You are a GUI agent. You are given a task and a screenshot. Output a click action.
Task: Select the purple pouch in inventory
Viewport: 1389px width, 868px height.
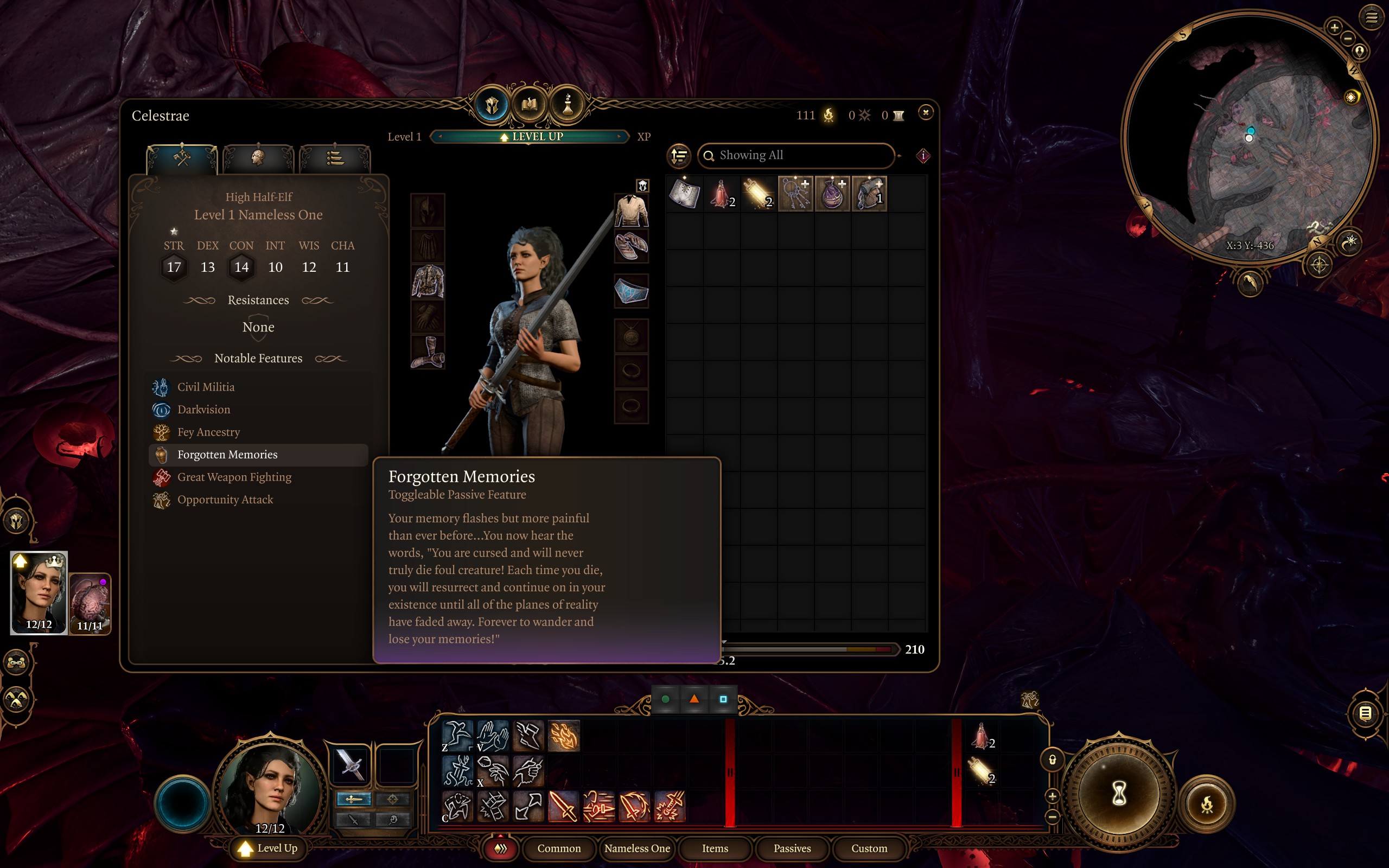tap(832, 194)
